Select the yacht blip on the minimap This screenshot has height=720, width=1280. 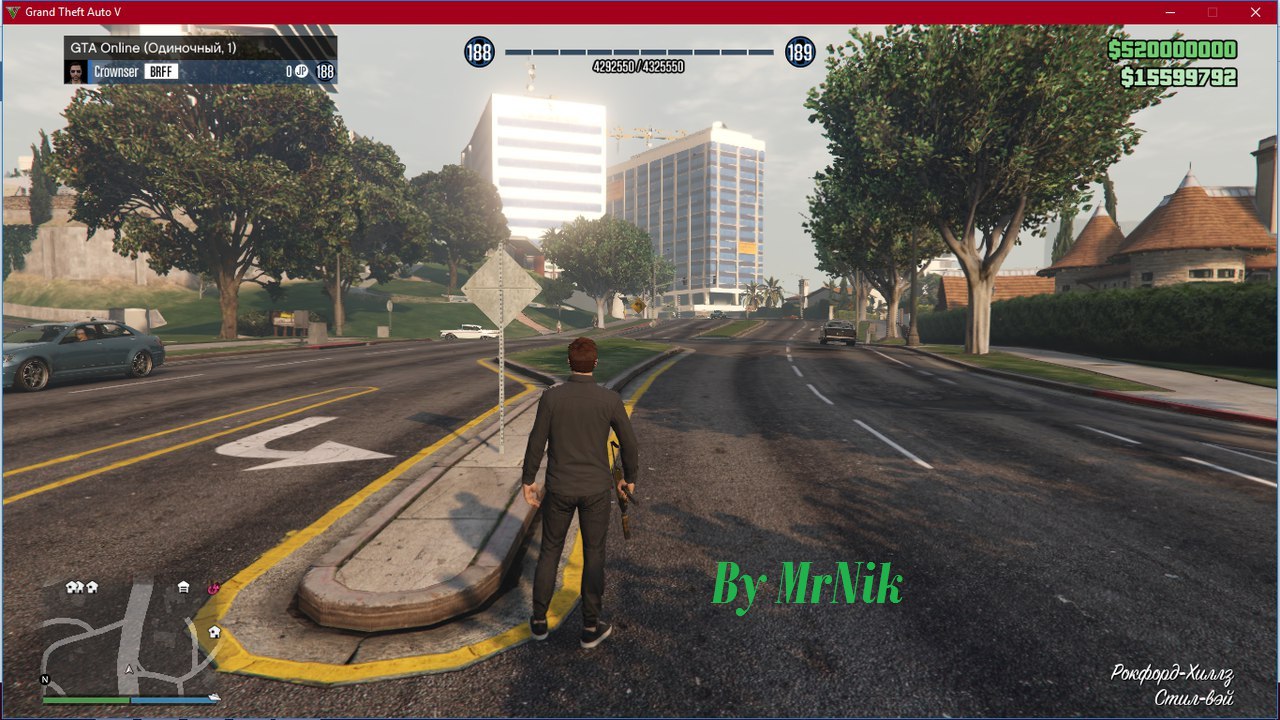pos(213,696)
